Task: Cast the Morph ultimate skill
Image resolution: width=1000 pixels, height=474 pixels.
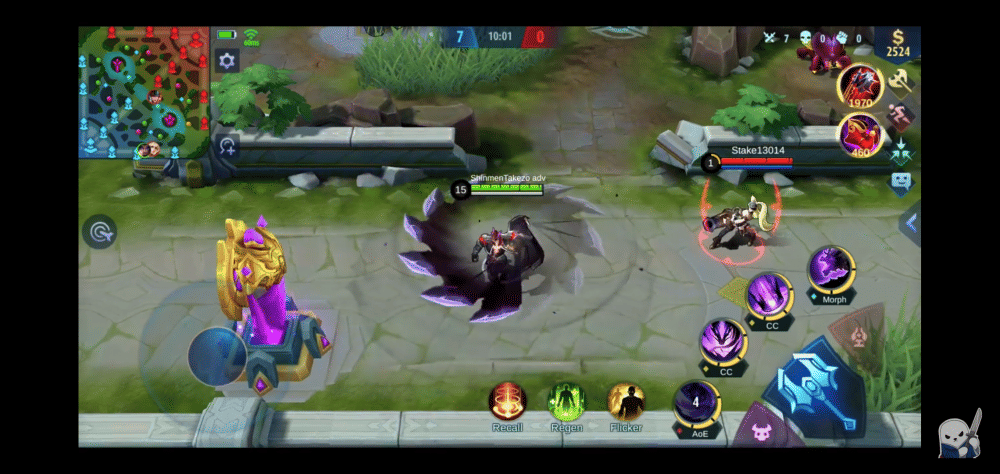Action: click(x=832, y=270)
